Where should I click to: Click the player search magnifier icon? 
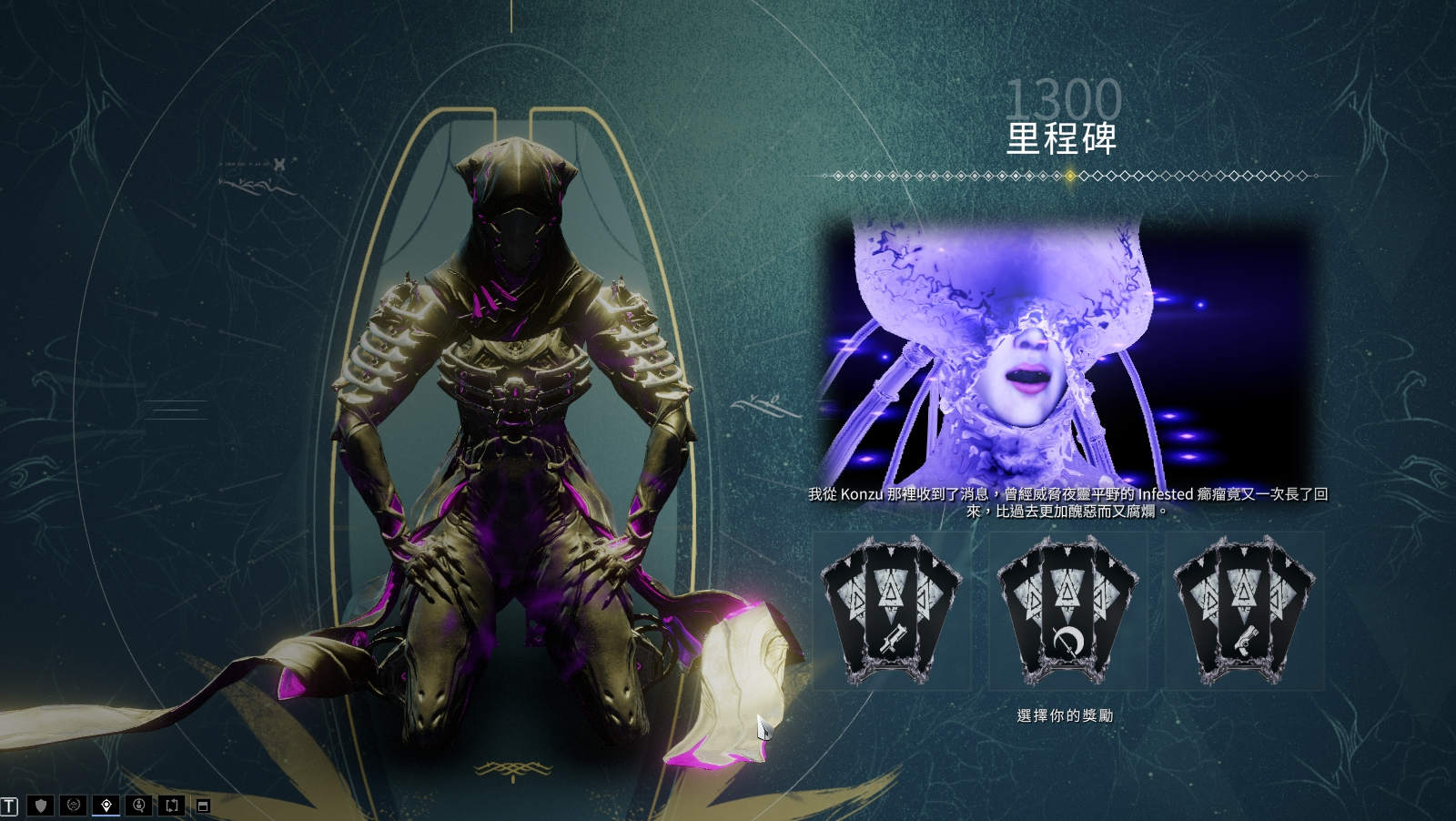point(139,806)
